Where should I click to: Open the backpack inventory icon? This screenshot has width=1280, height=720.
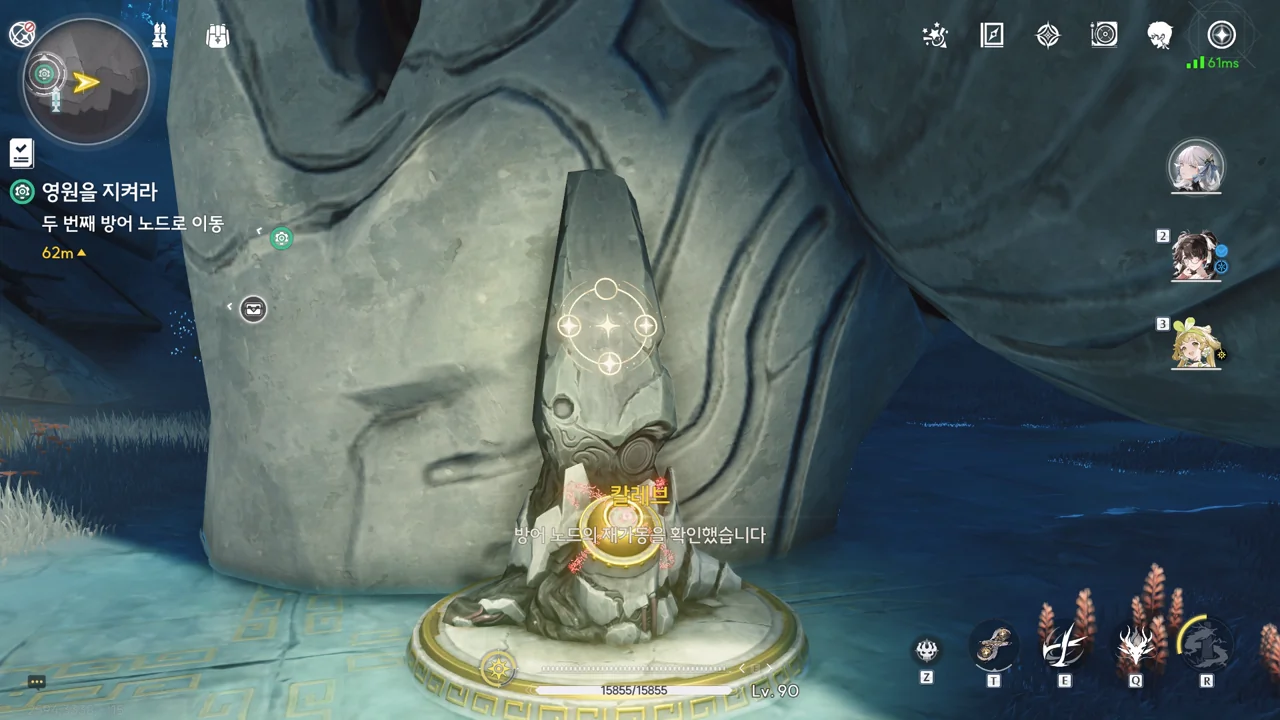[217, 36]
